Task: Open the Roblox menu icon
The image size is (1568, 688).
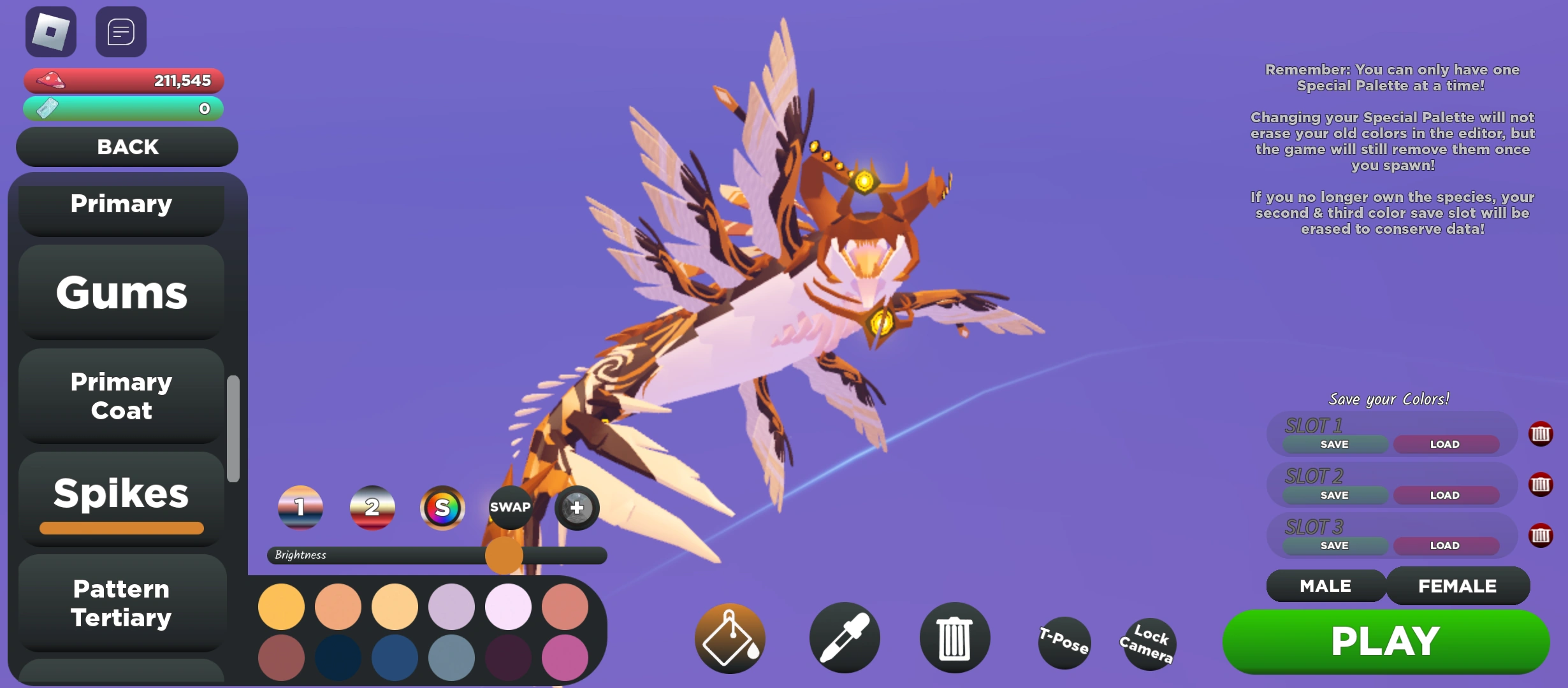Action: (51, 31)
